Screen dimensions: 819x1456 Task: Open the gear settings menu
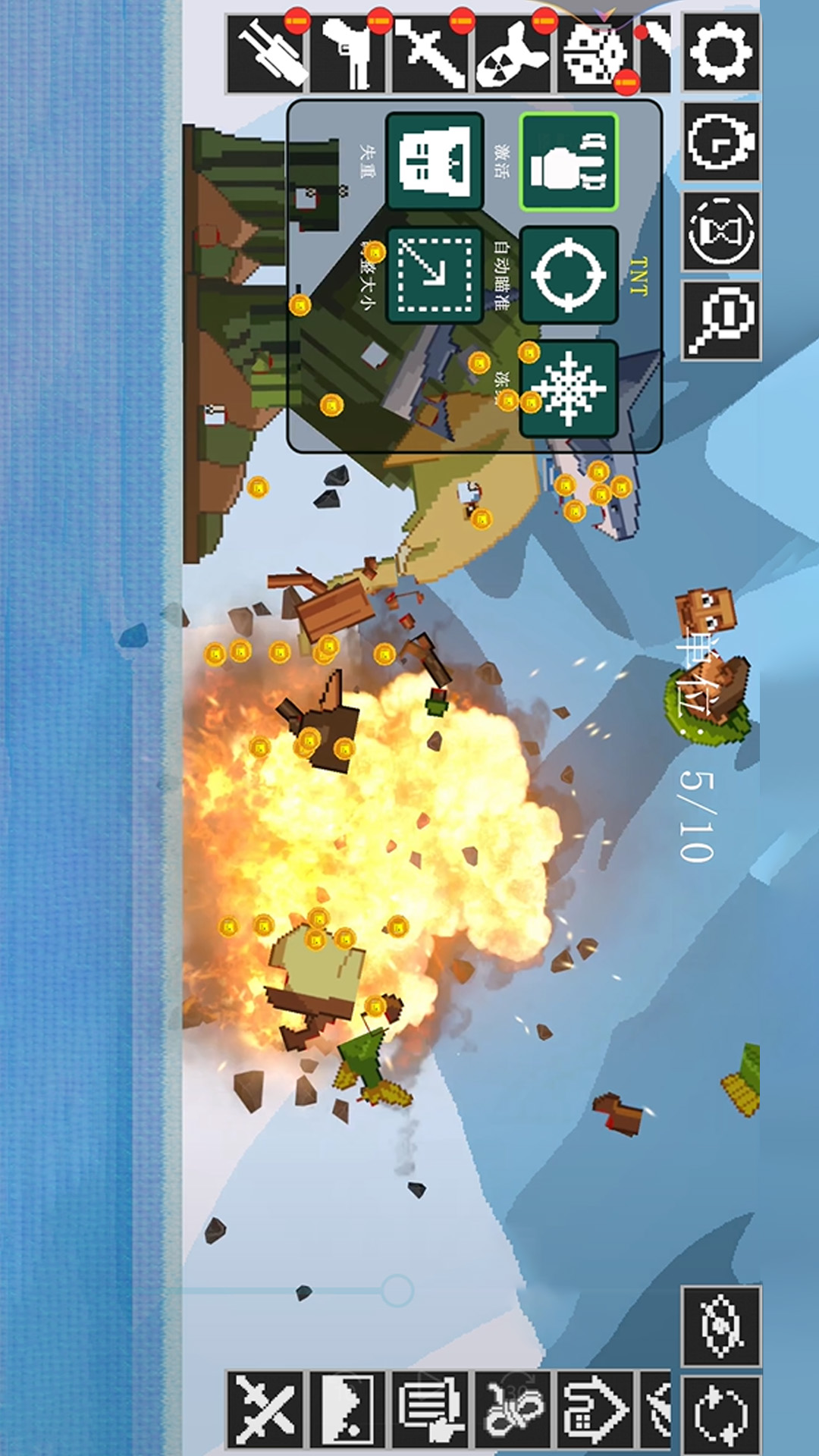click(720, 52)
